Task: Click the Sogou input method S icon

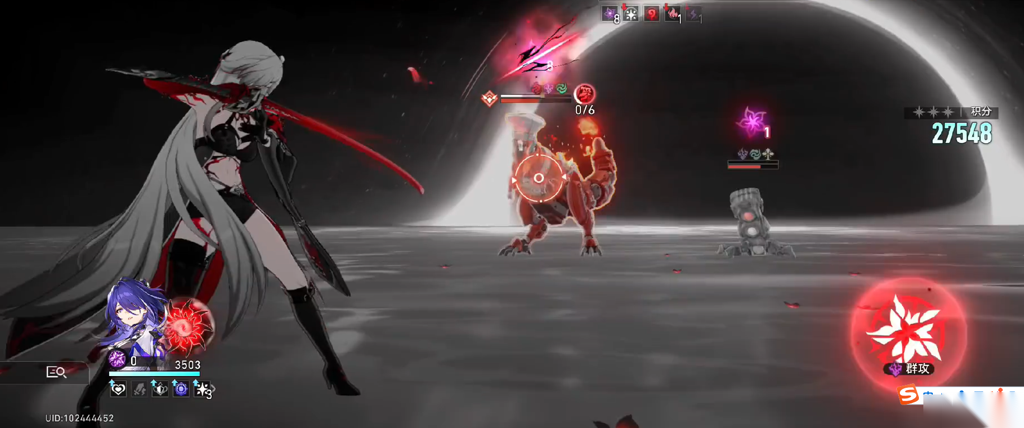Action: pyautogui.click(x=909, y=397)
